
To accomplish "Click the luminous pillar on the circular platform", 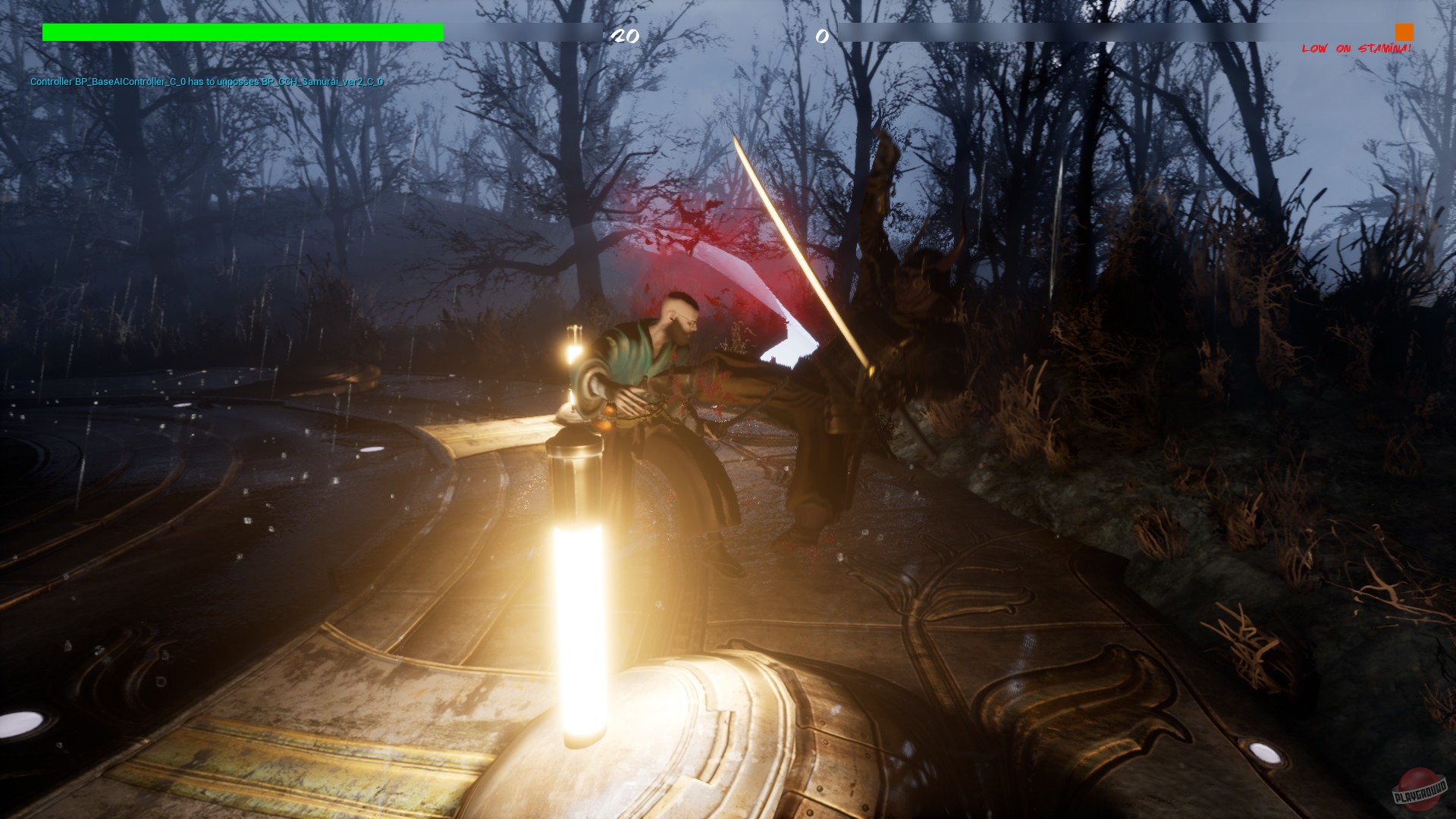I will 578,591.
